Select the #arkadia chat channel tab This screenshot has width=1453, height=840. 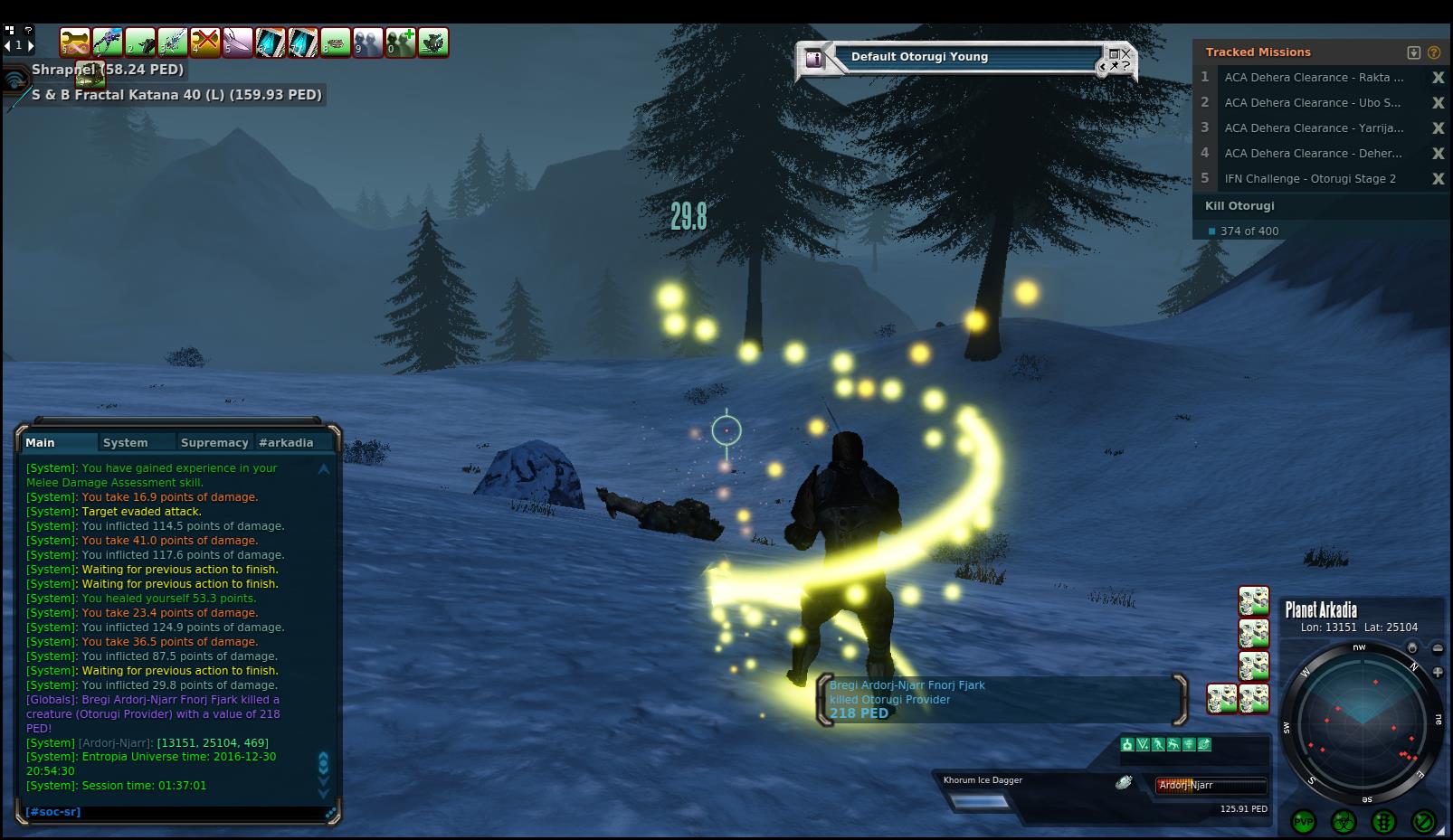286,443
